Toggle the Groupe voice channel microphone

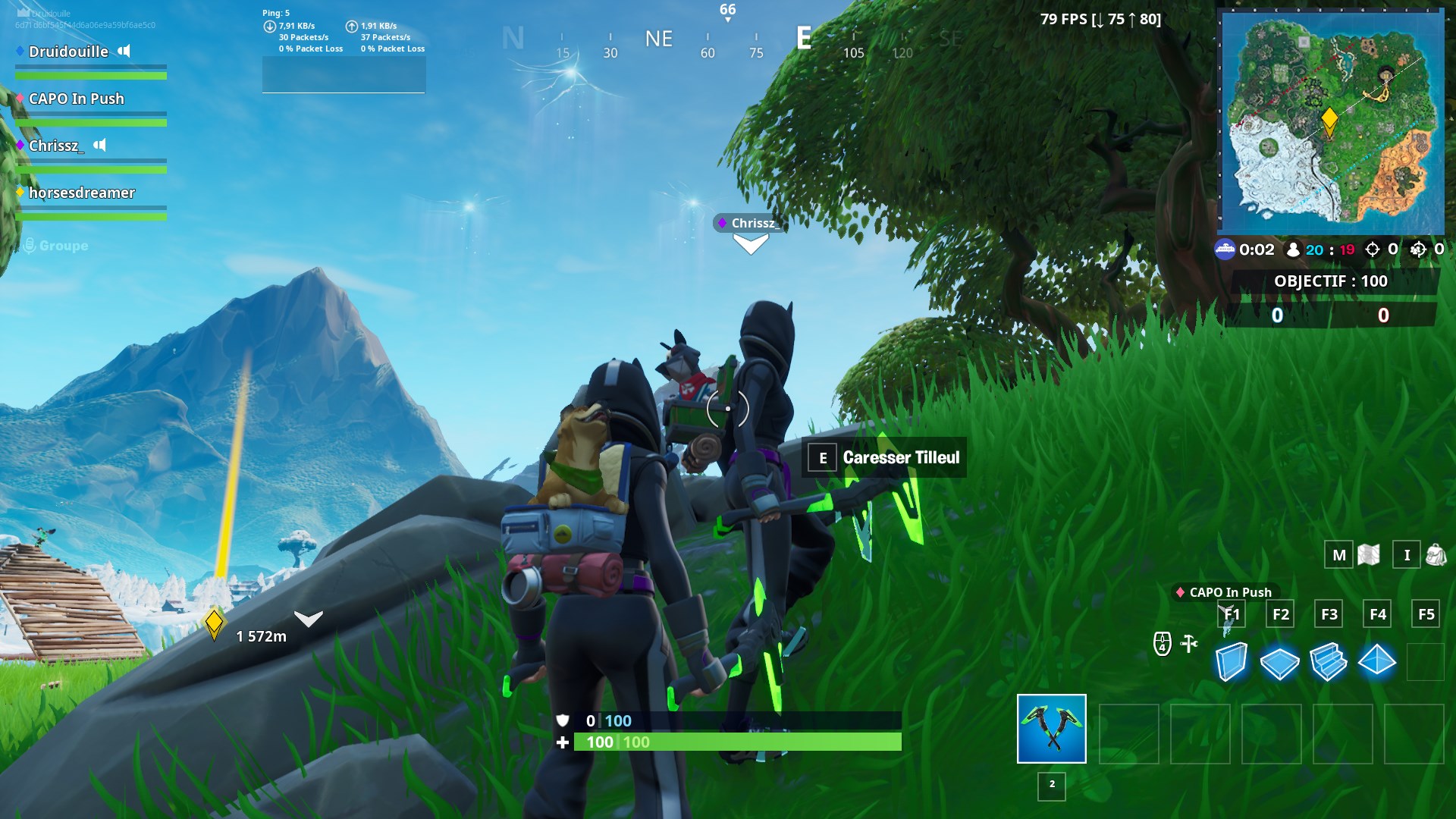click(29, 245)
